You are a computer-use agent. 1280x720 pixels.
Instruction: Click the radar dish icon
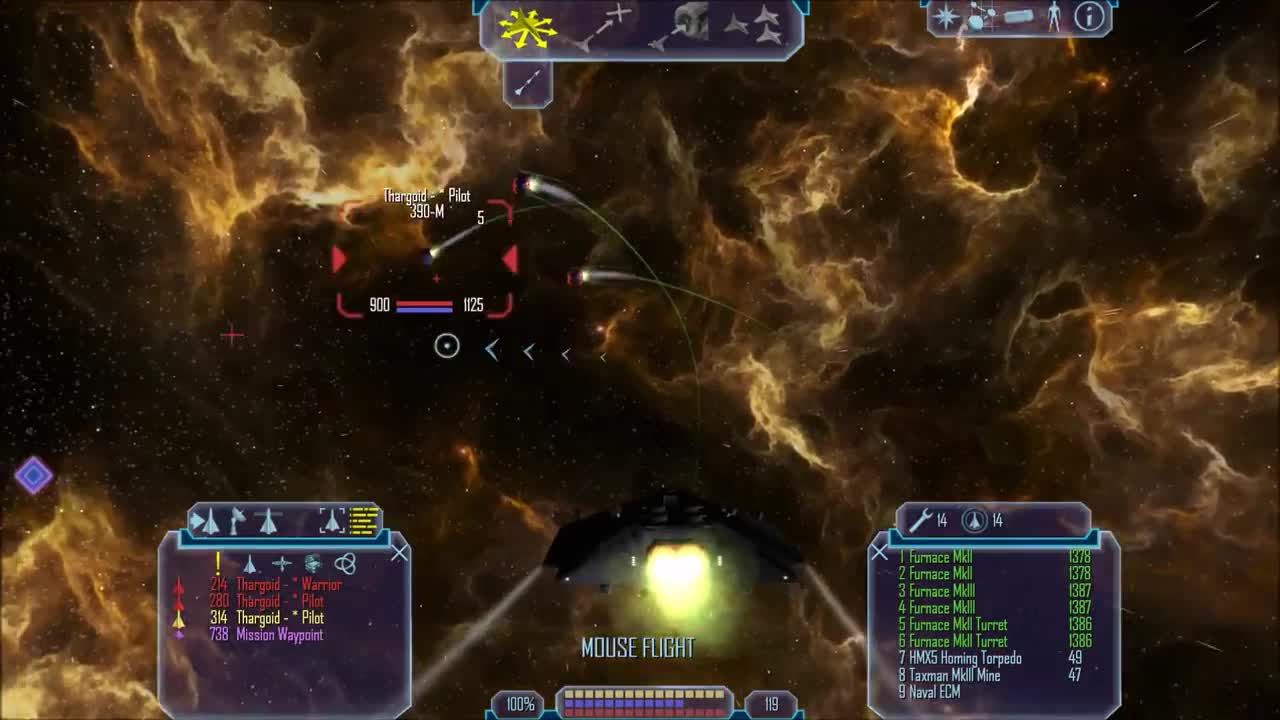coord(237,520)
